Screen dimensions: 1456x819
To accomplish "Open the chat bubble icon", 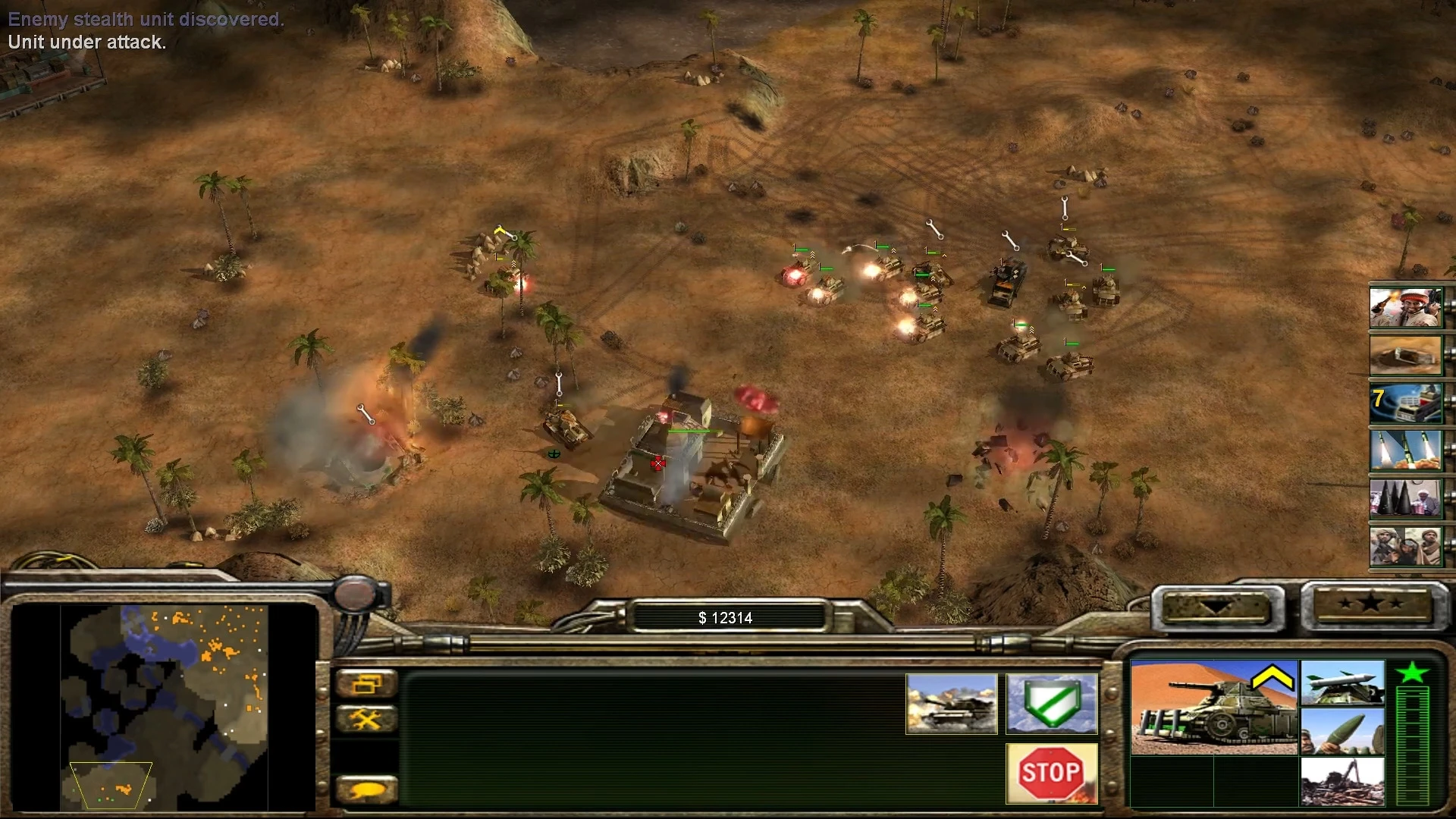I will tap(369, 789).
